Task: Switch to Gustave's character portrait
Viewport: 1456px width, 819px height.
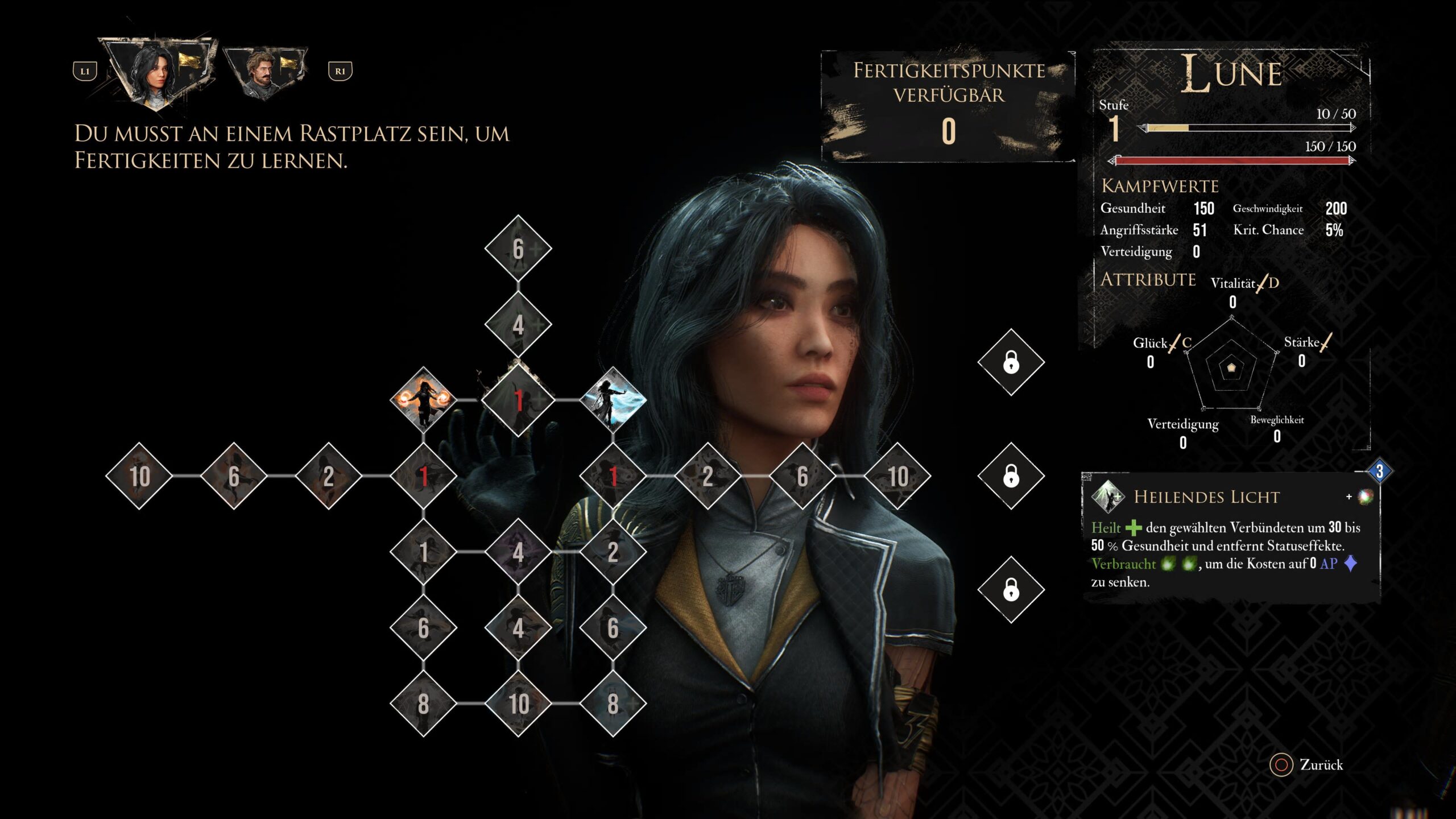Action: click(265, 72)
